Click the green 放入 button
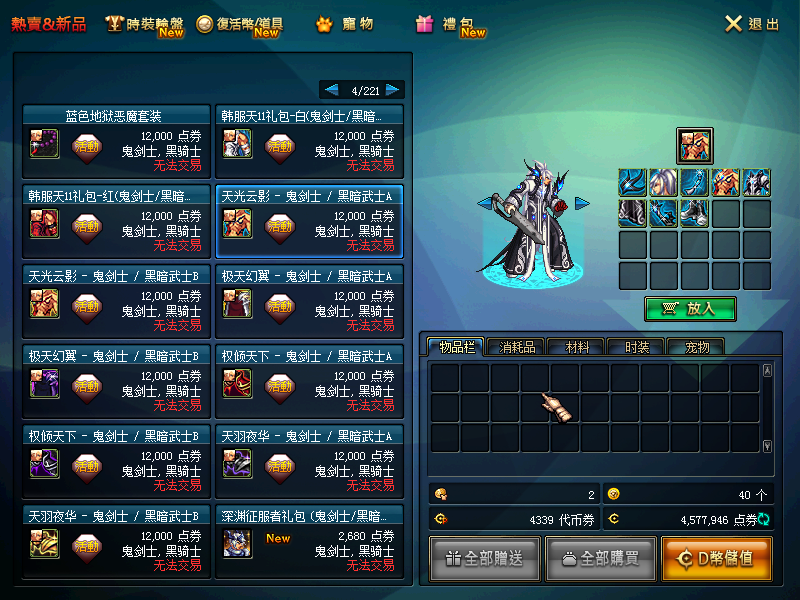The width and height of the screenshot is (800, 600). coord(690,309)
